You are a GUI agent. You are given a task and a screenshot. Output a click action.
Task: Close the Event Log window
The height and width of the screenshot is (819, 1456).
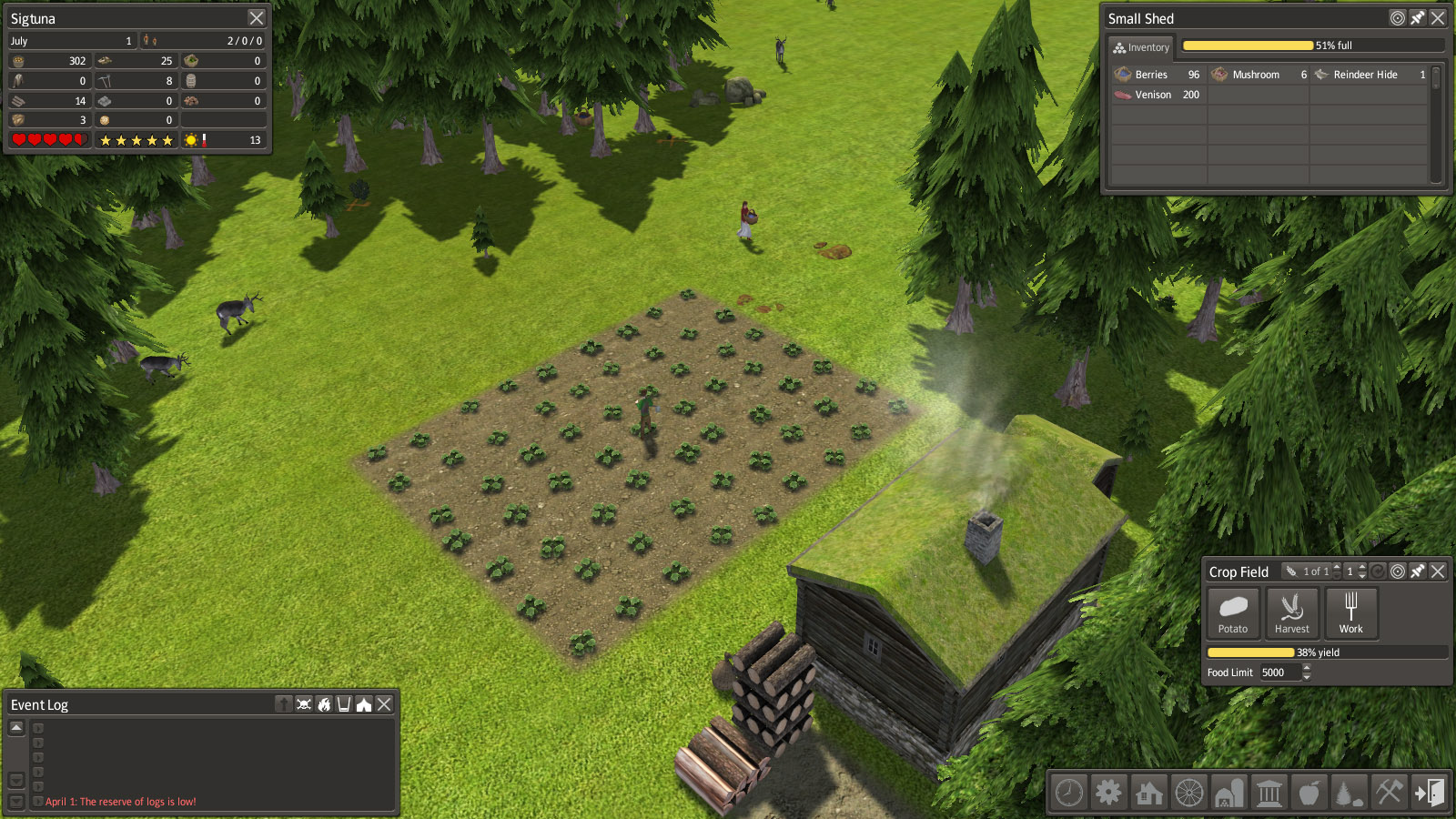tap(385, 704)
